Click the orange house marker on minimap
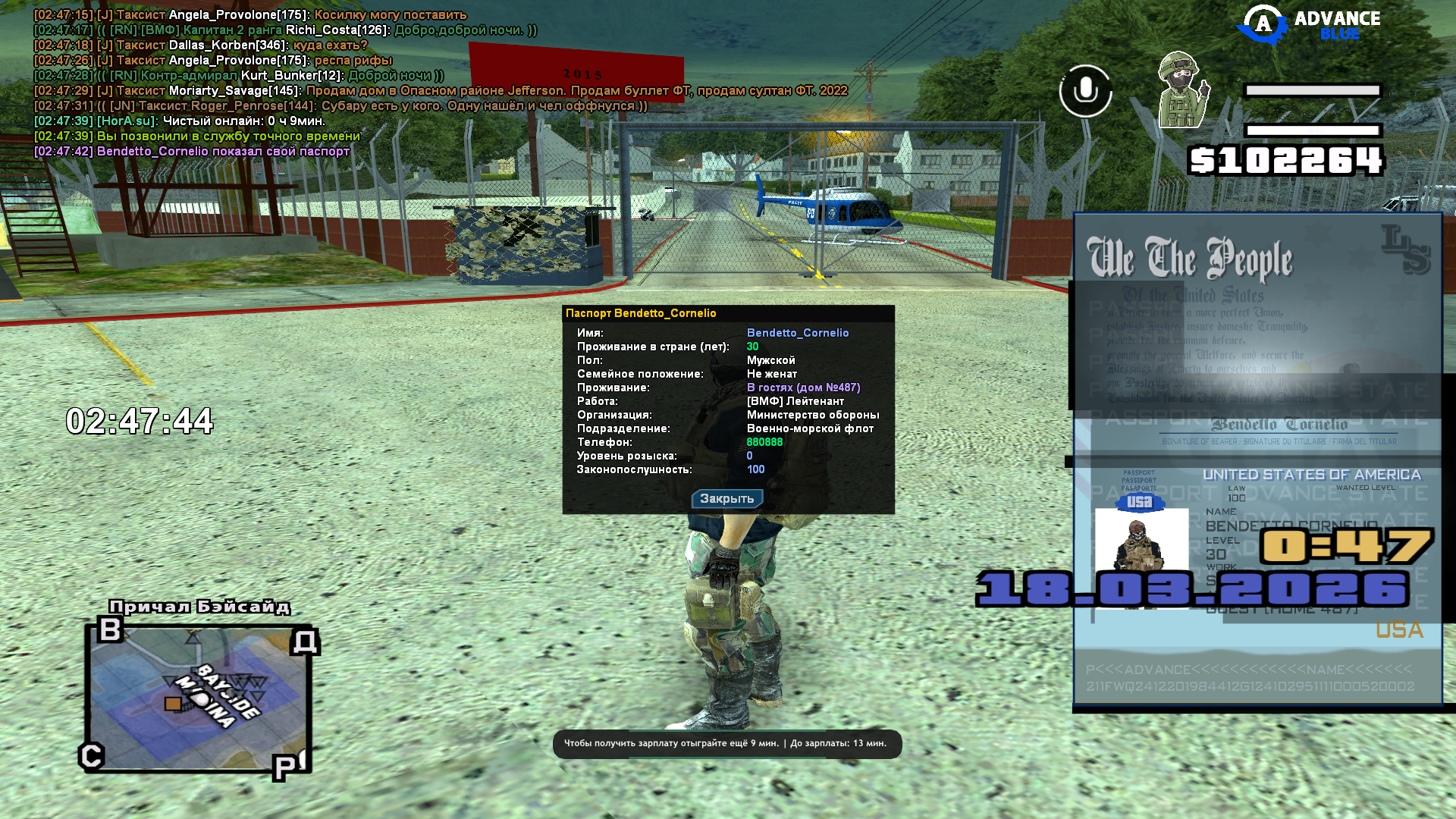The width and height of the screenshot is (1456, 819). [173, 704]
